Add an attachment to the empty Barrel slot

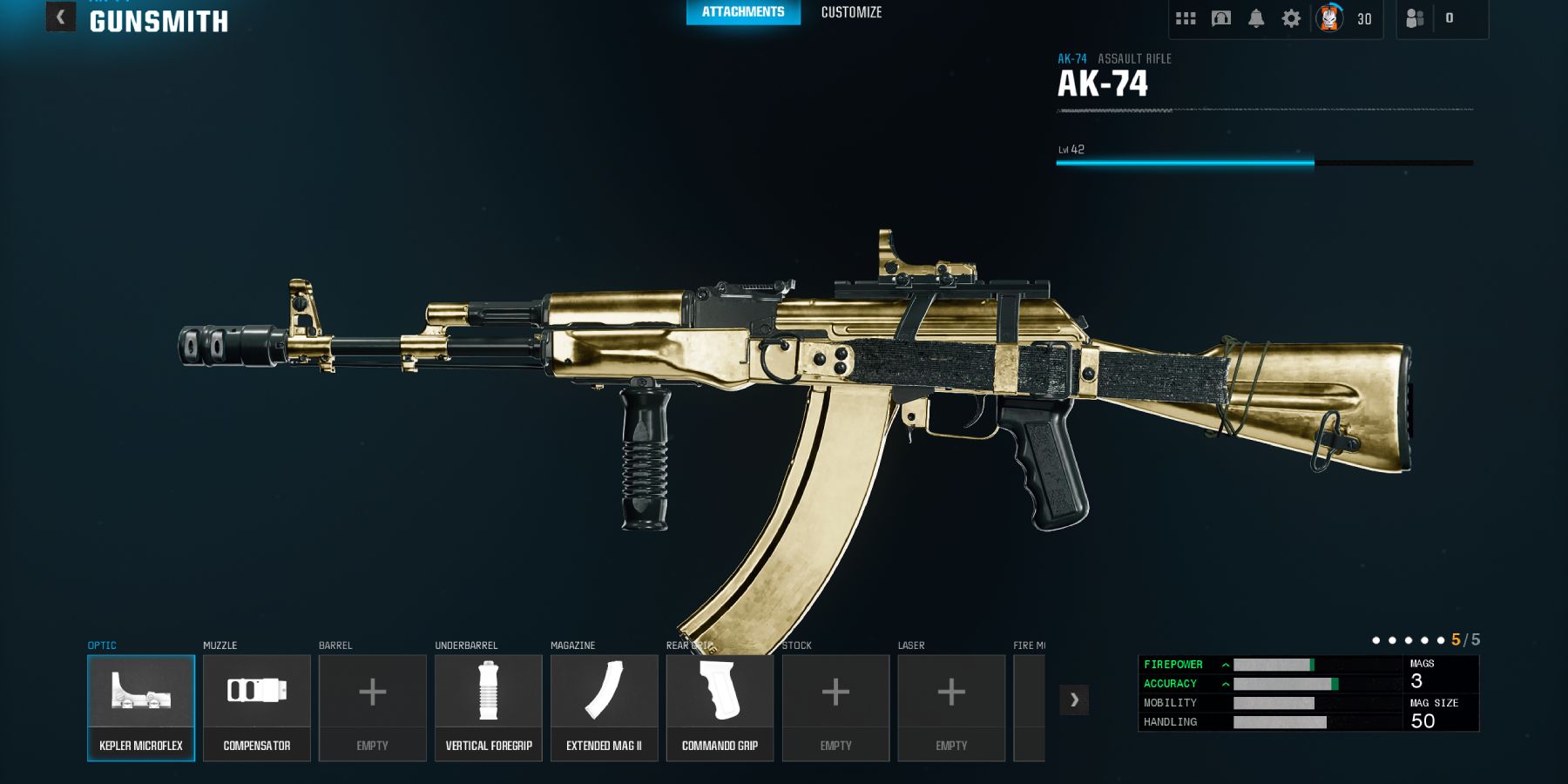coord(373,707)
